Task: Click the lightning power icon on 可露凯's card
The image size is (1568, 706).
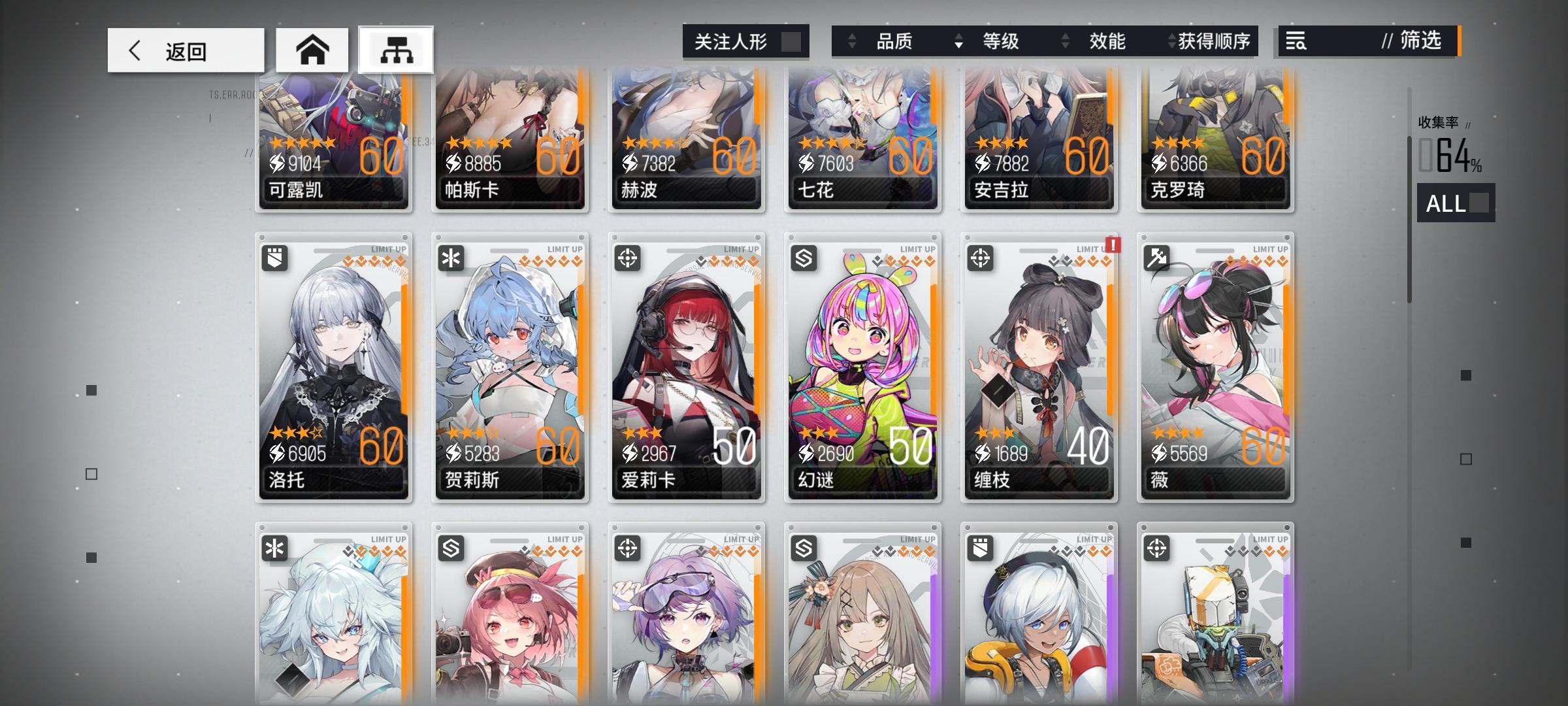Action: tap(278, 163)
